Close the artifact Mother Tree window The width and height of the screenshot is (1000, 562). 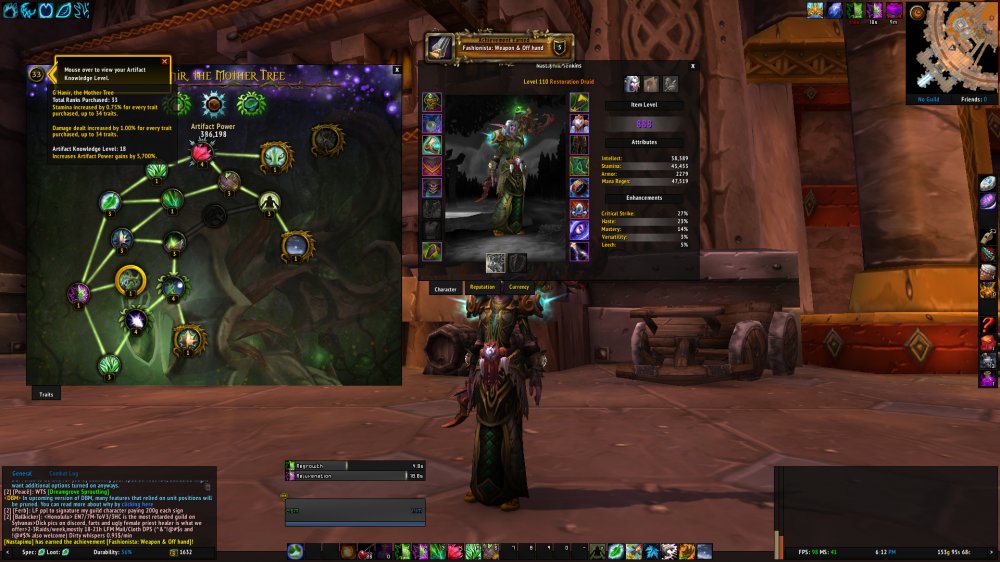click(x=397, y=70)
